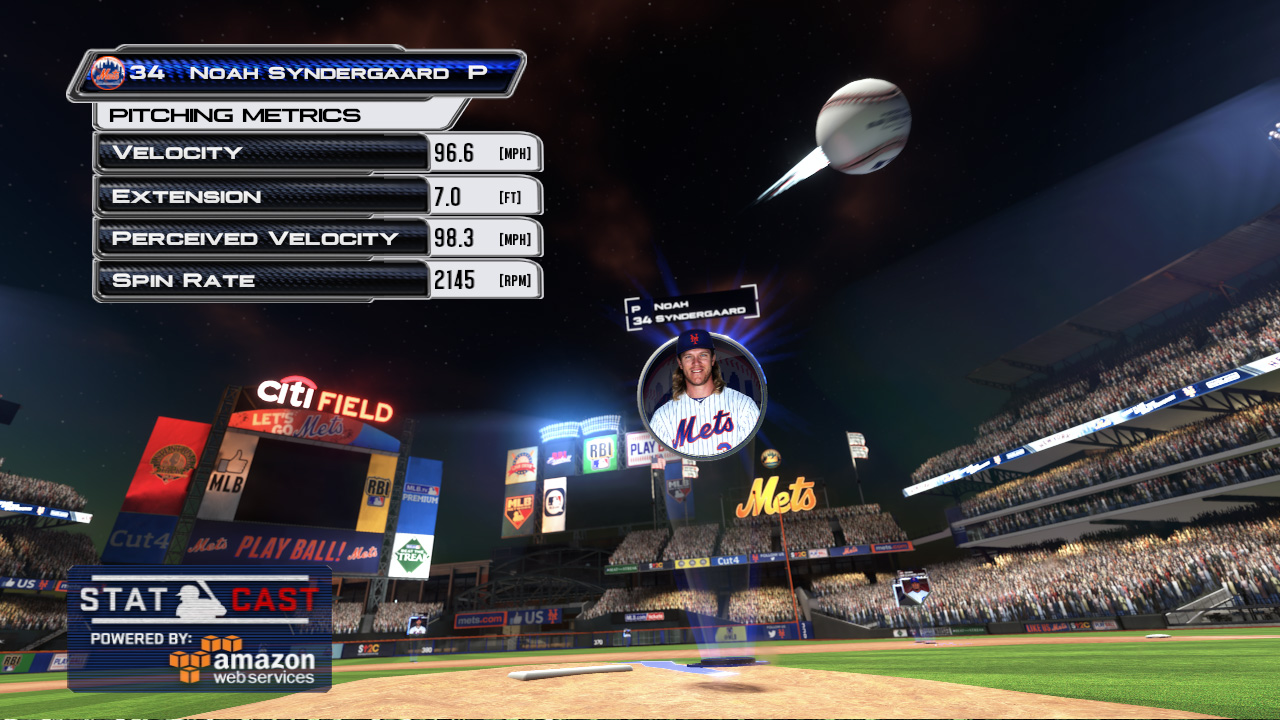Click the Noah Syndergaard name tag above portrait
Image resolution: width=1280 pixels, height=720 pixels.
point(691,308)
